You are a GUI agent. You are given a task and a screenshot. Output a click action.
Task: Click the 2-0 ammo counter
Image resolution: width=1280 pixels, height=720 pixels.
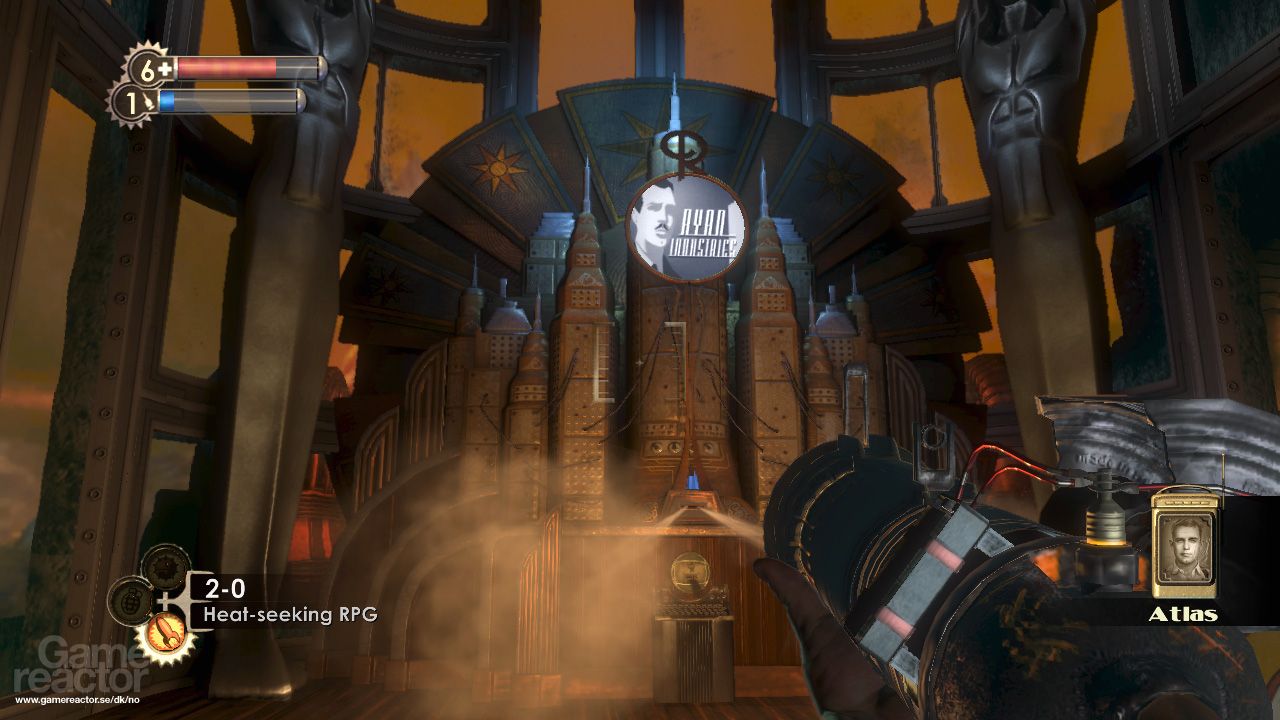pyautogui.click(x=224, y=588)
